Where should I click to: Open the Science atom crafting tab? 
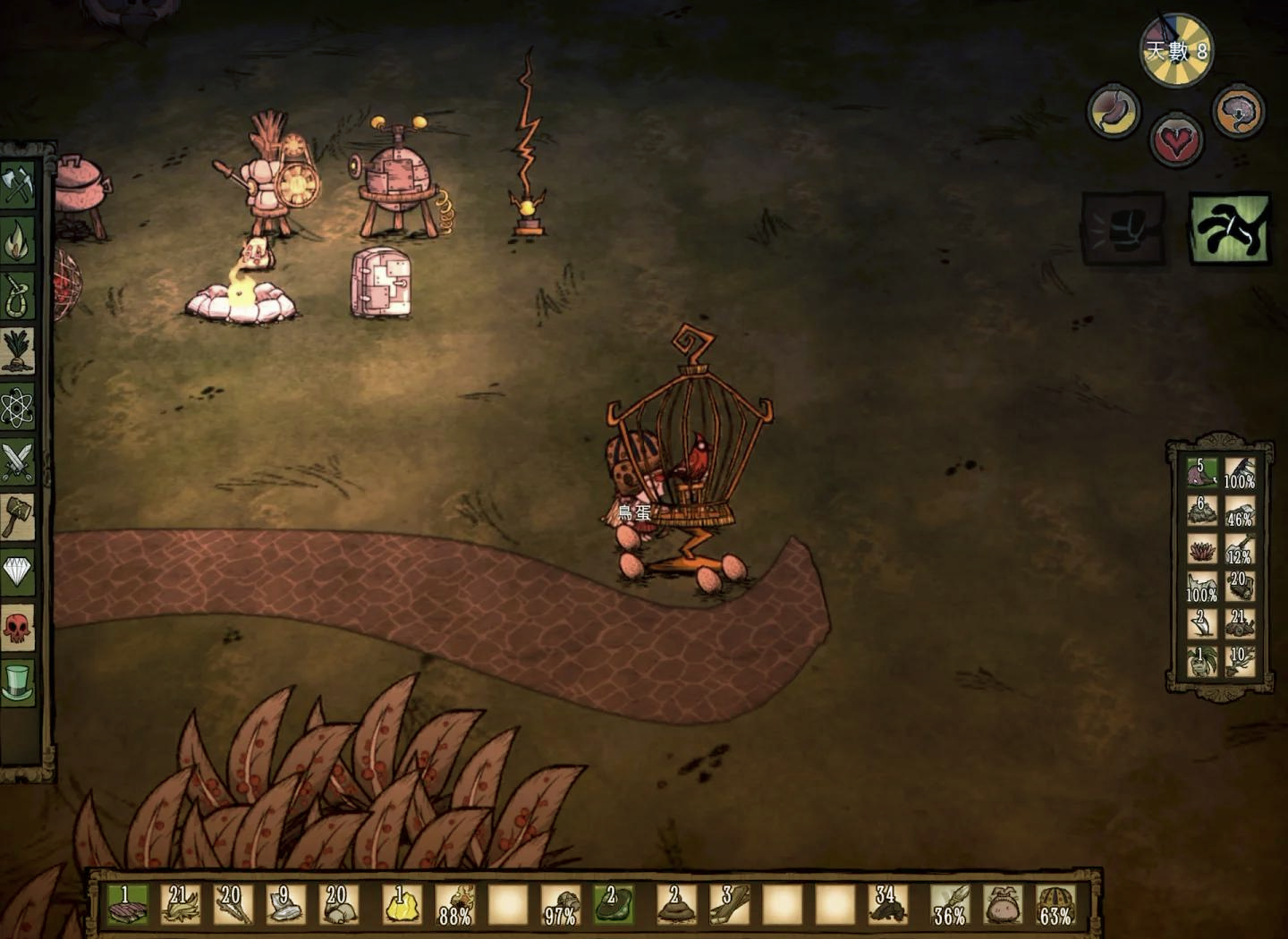point(18,407)
